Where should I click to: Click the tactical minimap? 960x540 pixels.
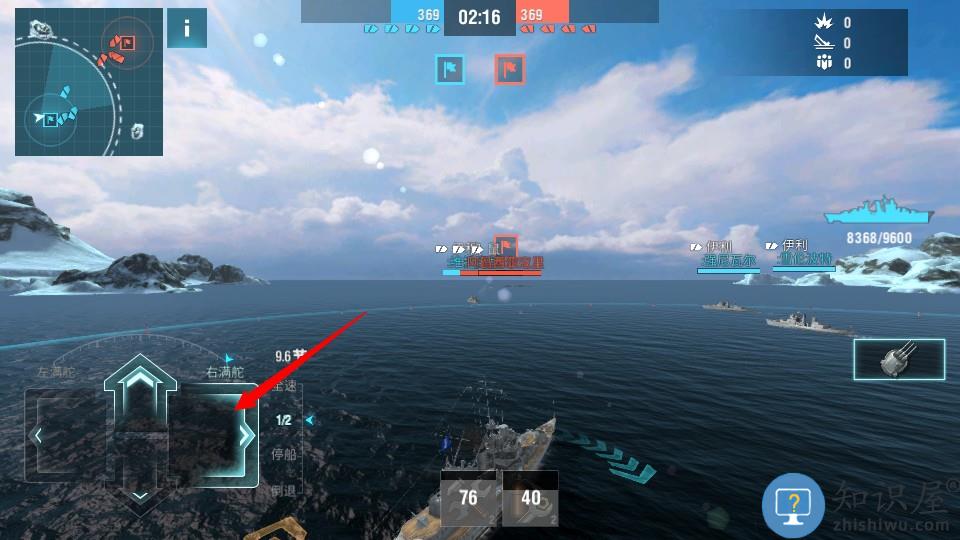(x=89, y=82)
